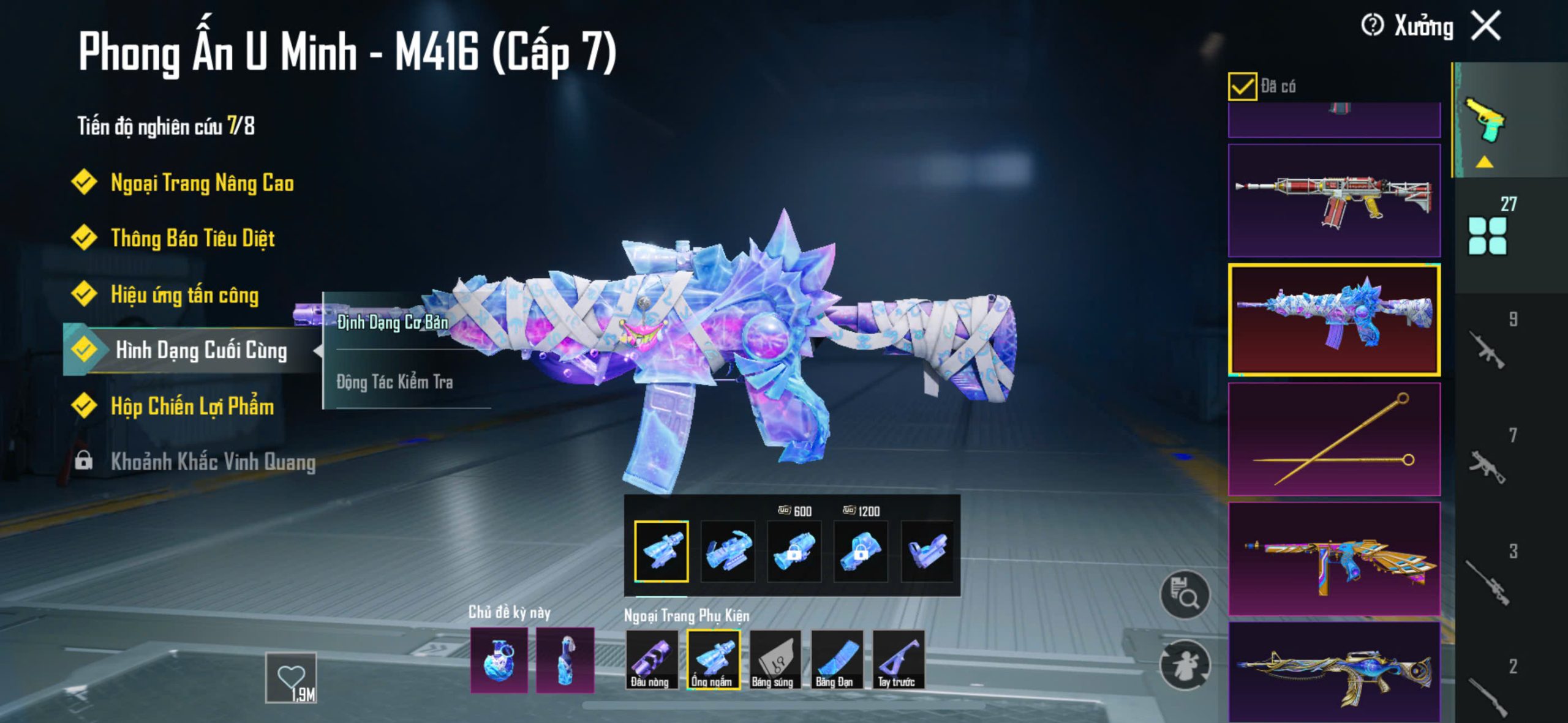
Task: Open the Xưởng help info
Action: (1372, 26)
